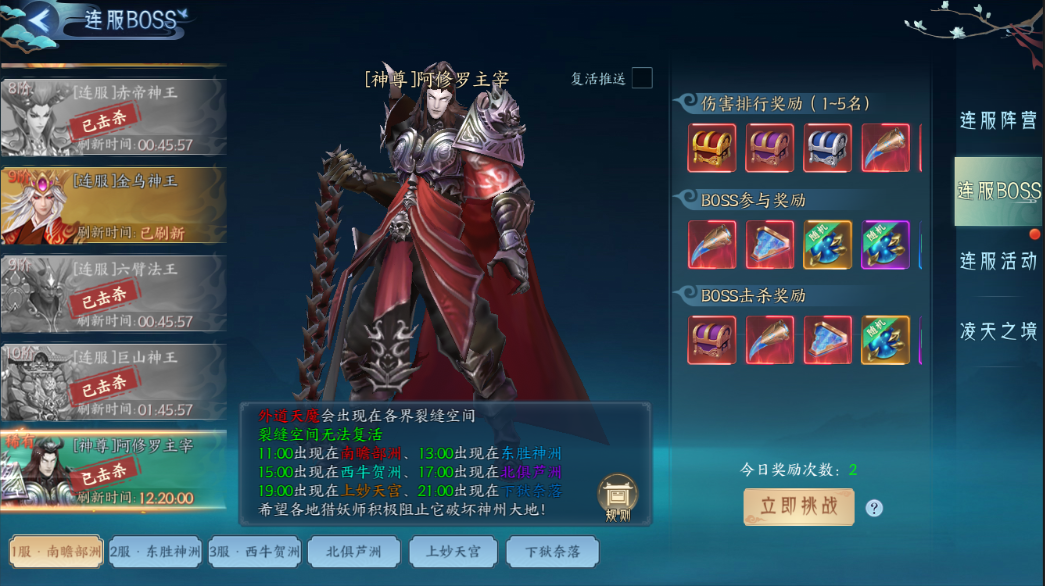Open the question mark help icon
Image resolution: width=1045 pixels, height=586 pixels.
tap(874, 508)
